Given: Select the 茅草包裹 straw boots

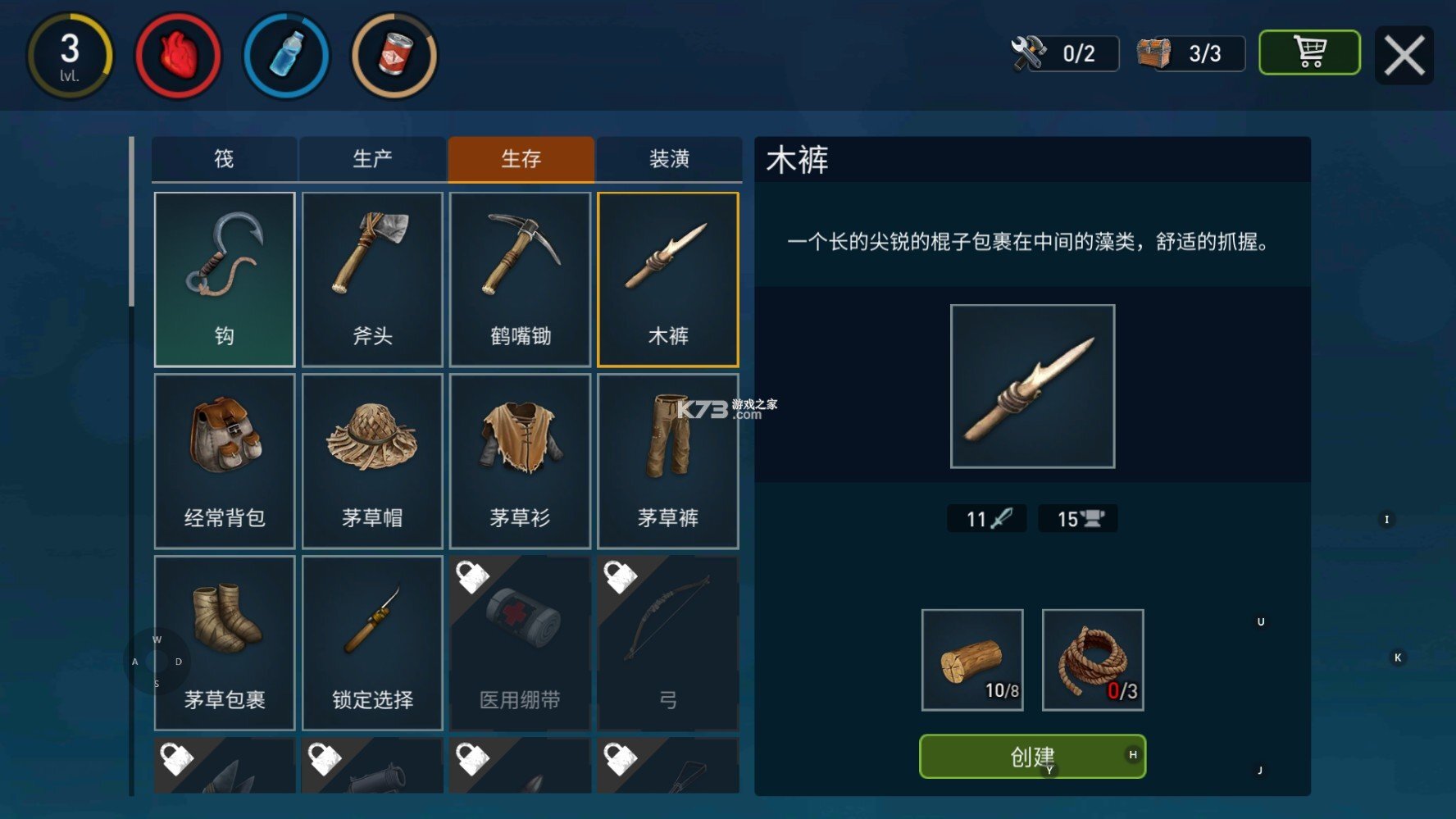Looking at the screenshot, I should tap(224, 638).
